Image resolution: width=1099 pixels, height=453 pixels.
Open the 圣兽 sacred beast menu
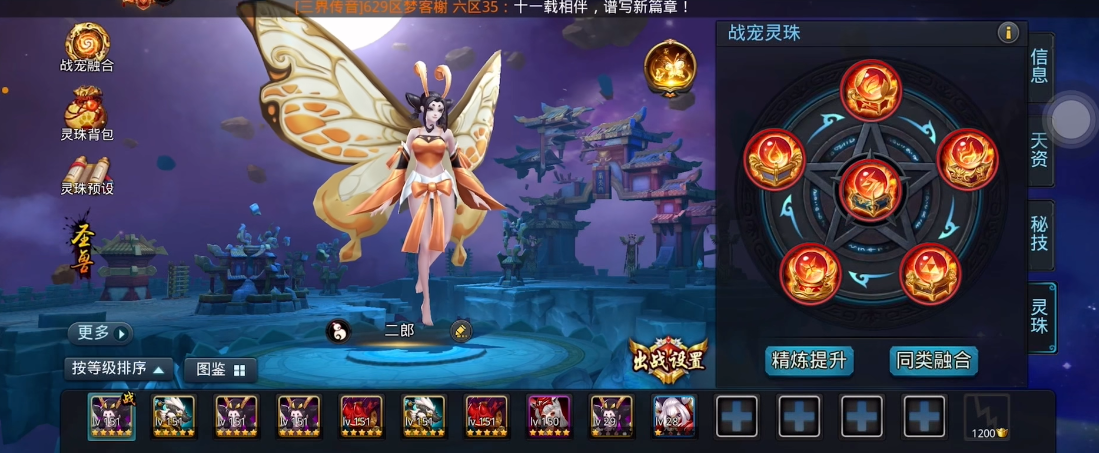click(x=82, y=249)
